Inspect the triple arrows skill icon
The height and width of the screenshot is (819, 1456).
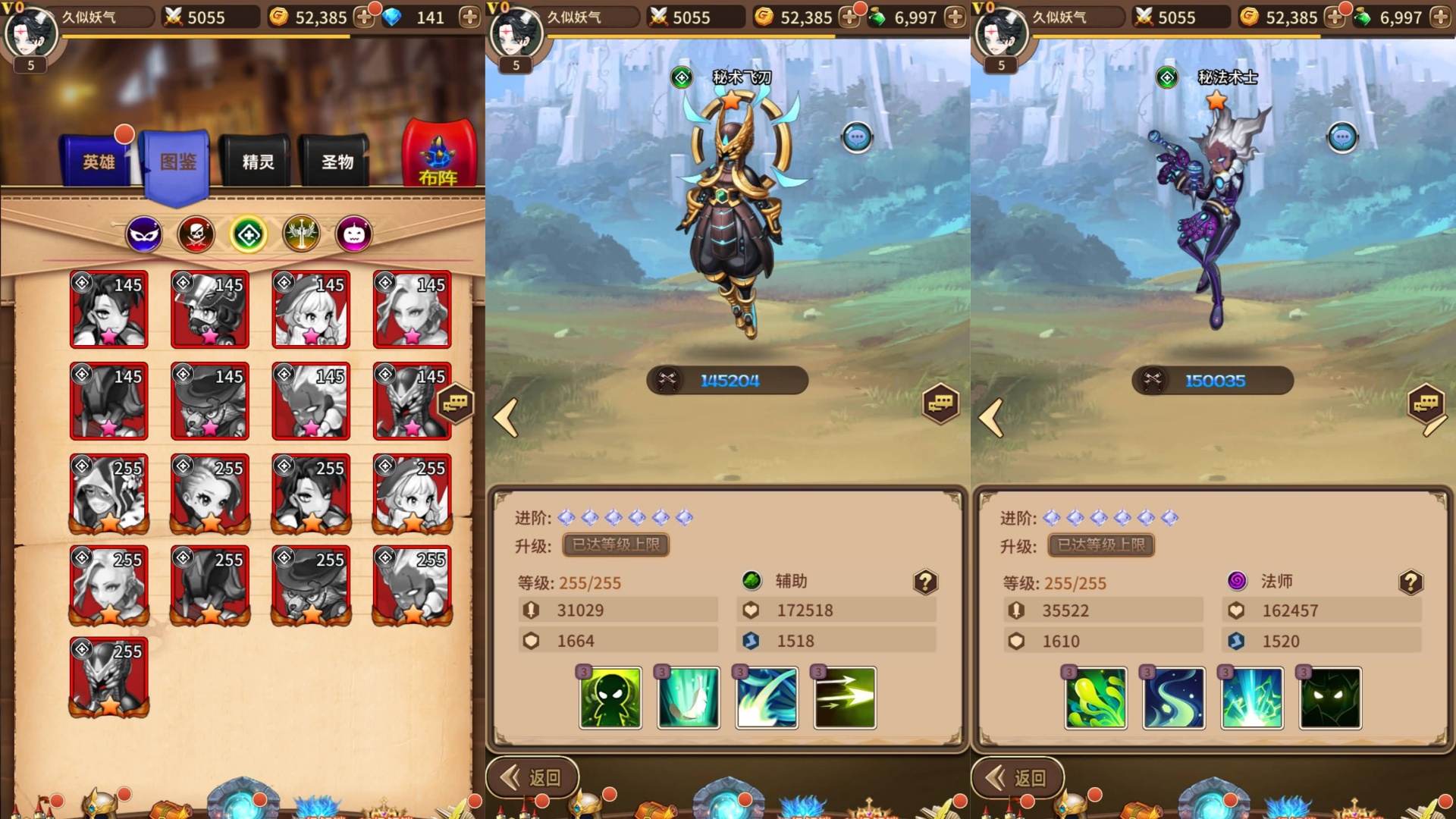(x=845, y=698)
